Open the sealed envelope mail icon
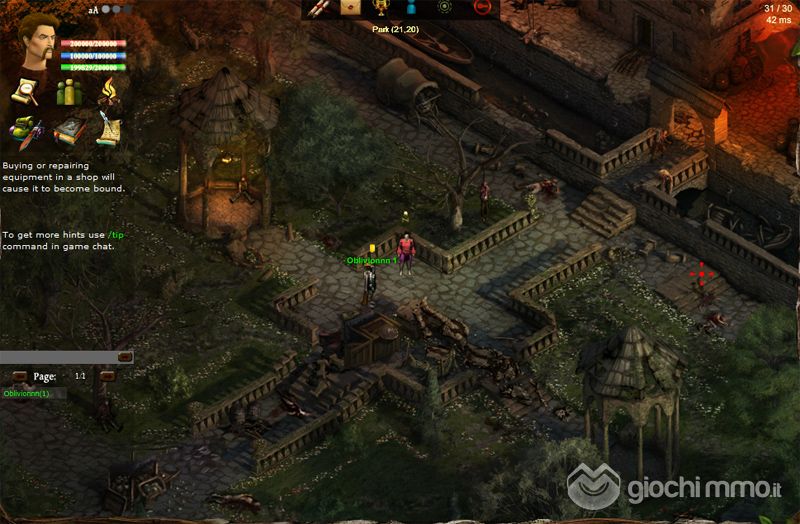Viewport: 800px width, 524px height. tap(350, 8)
